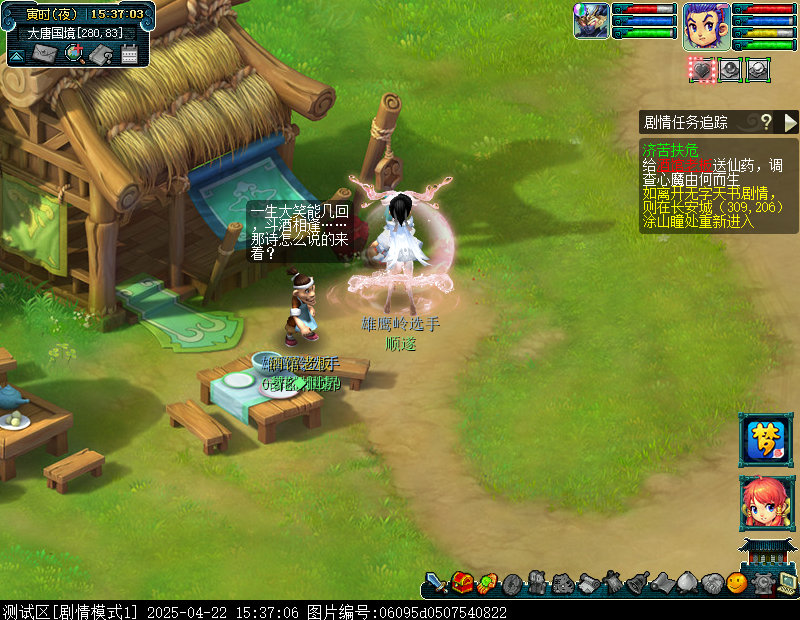Image resolution: width=800 pixels, height=620 pixels.
Task: Collapse the time panel with the arrow button
Action: (x=16, y=56)
